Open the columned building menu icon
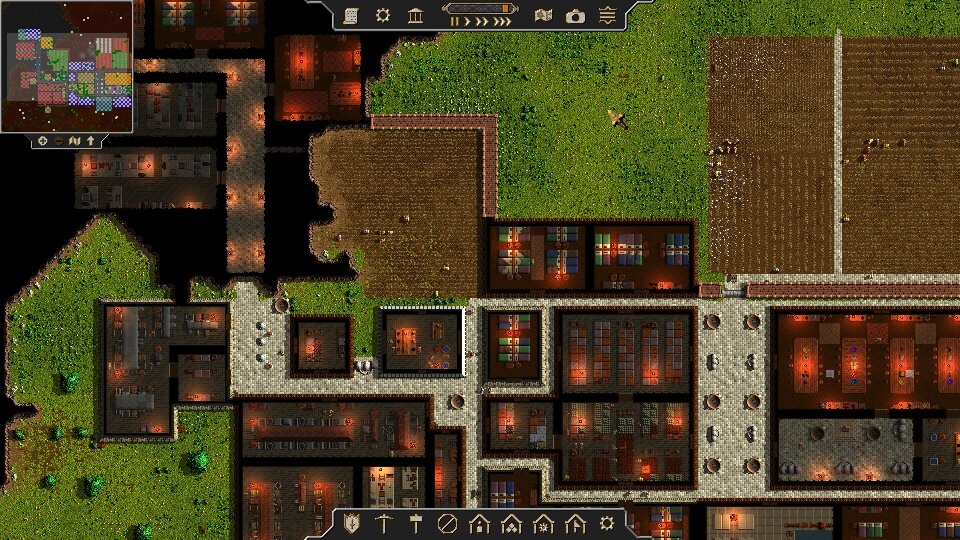The height and width of the screenshot is (540, 960). click(414, 15)
